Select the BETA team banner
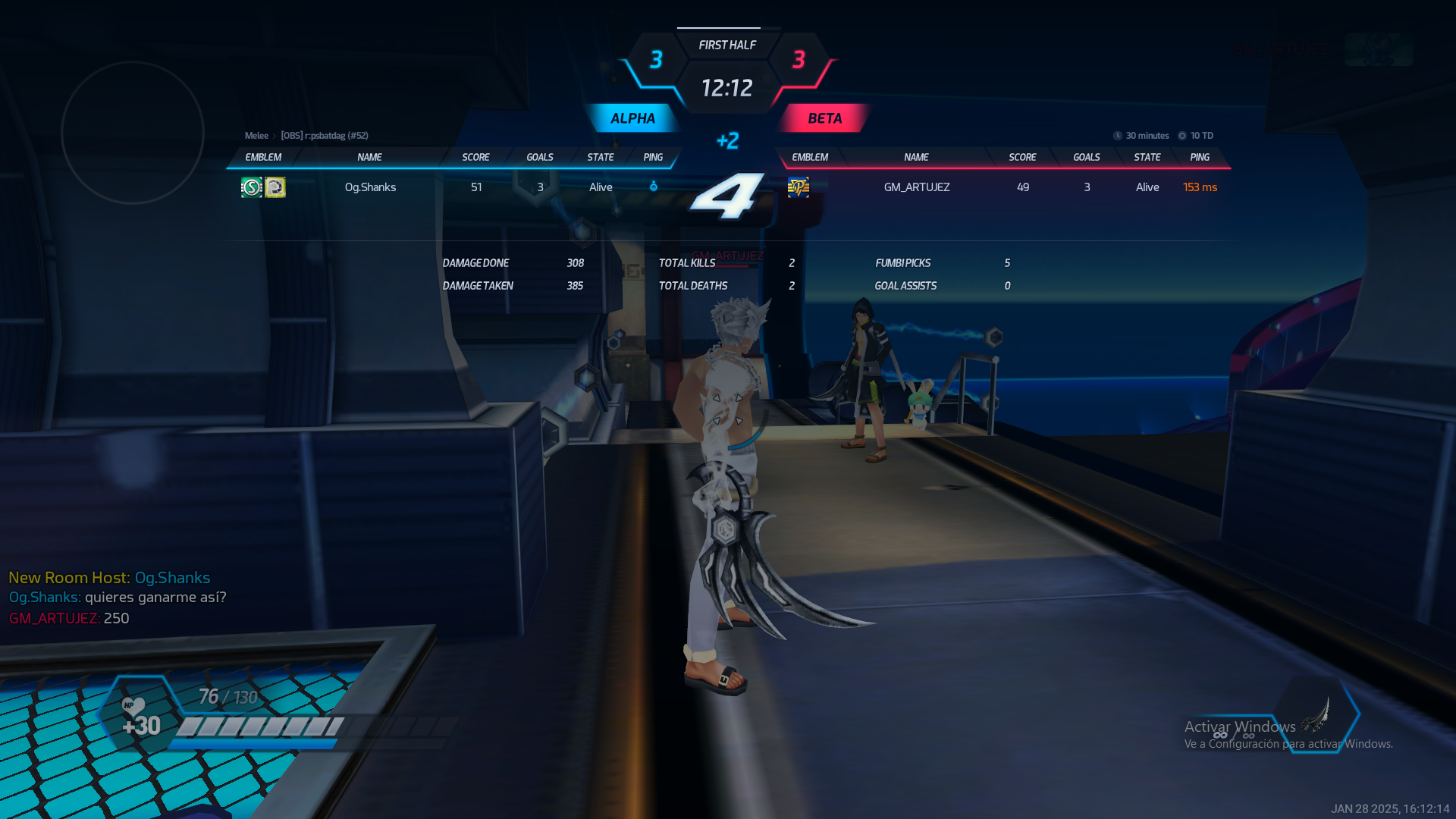The image size is (1456, 819). coord(824,118)
